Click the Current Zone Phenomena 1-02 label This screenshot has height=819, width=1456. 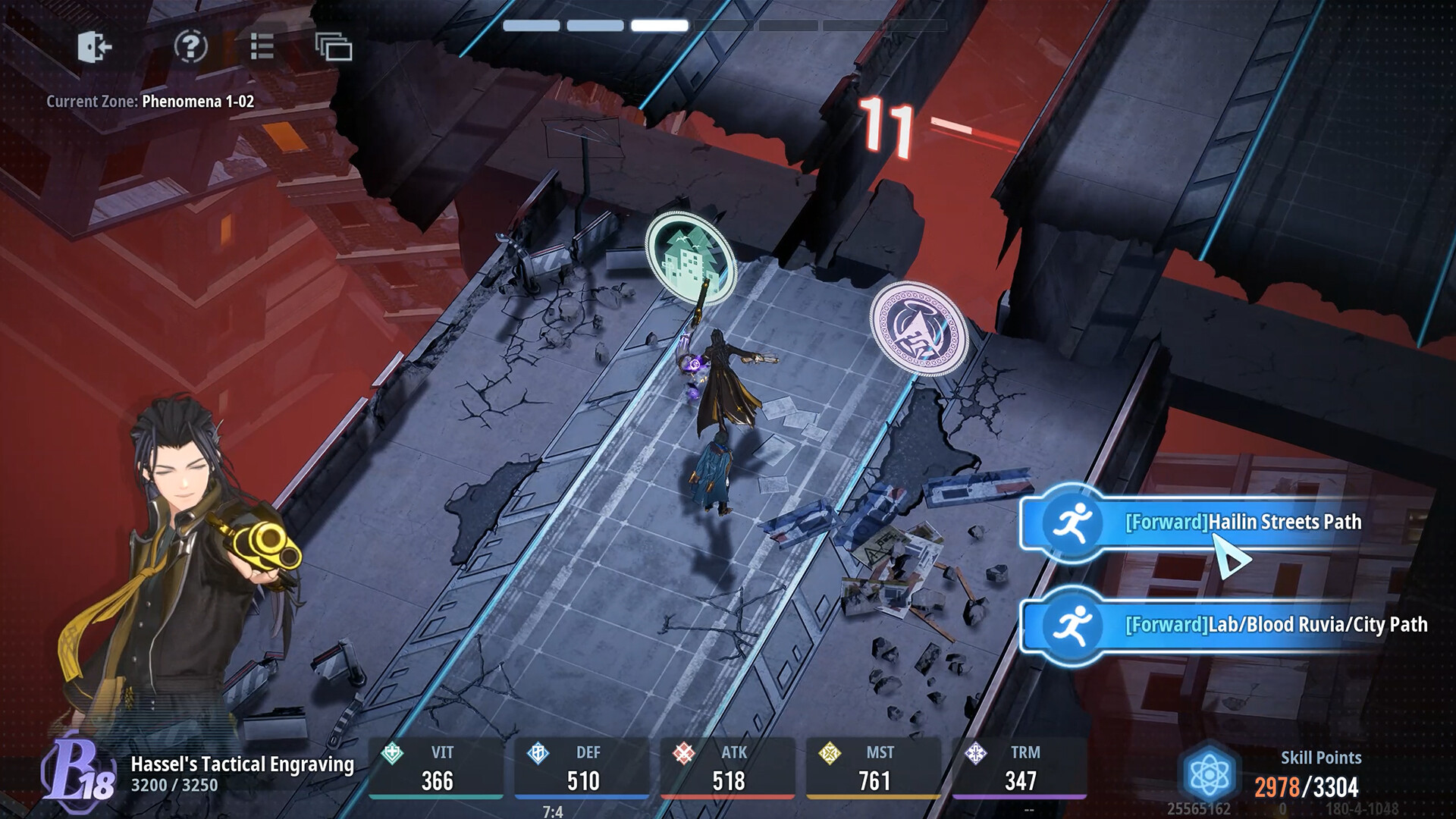point(149,99)
